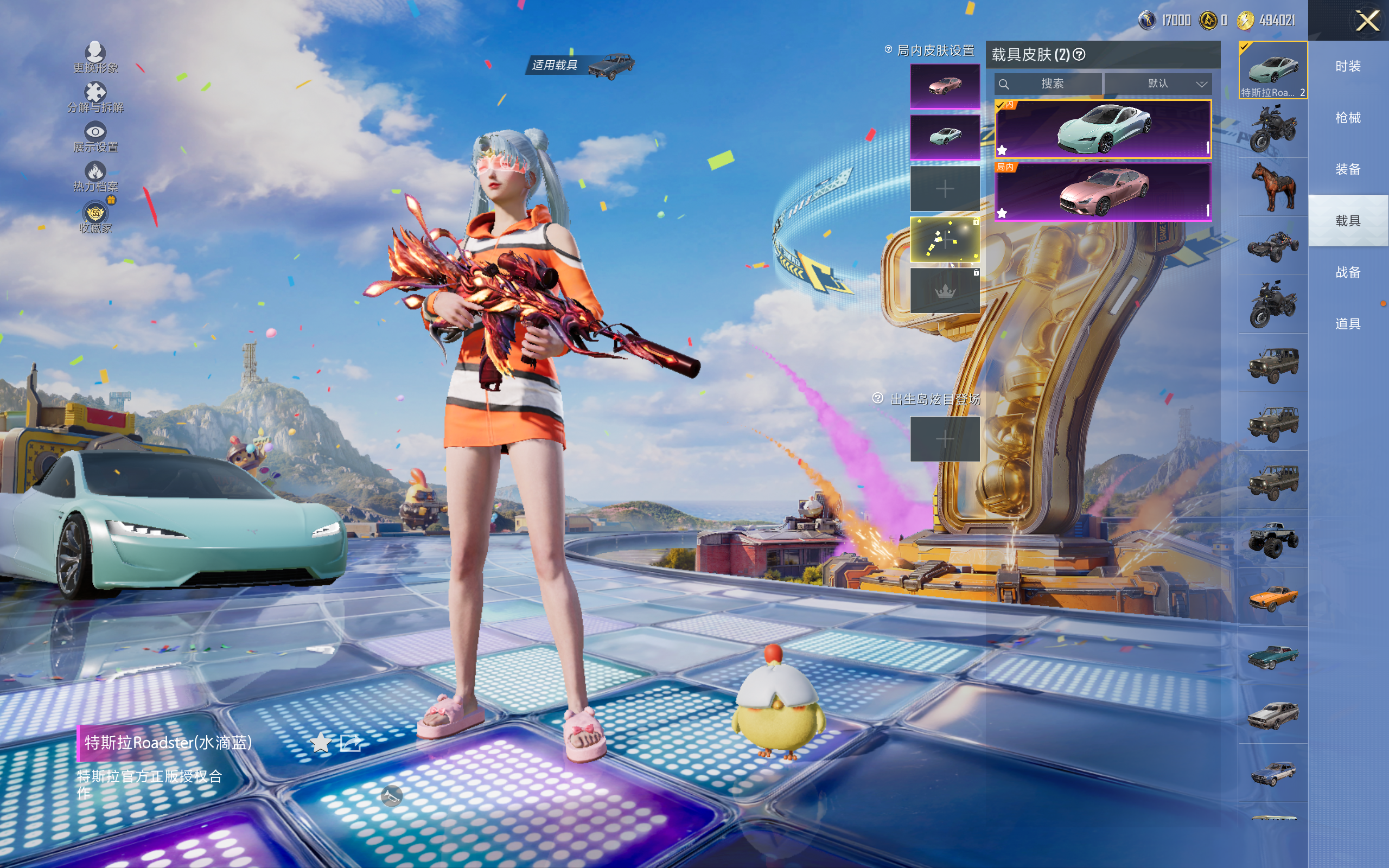This screenshot has height=868, width=1389.
Task: Select the 装备 equipment tab
Action: coord(1348,169)
